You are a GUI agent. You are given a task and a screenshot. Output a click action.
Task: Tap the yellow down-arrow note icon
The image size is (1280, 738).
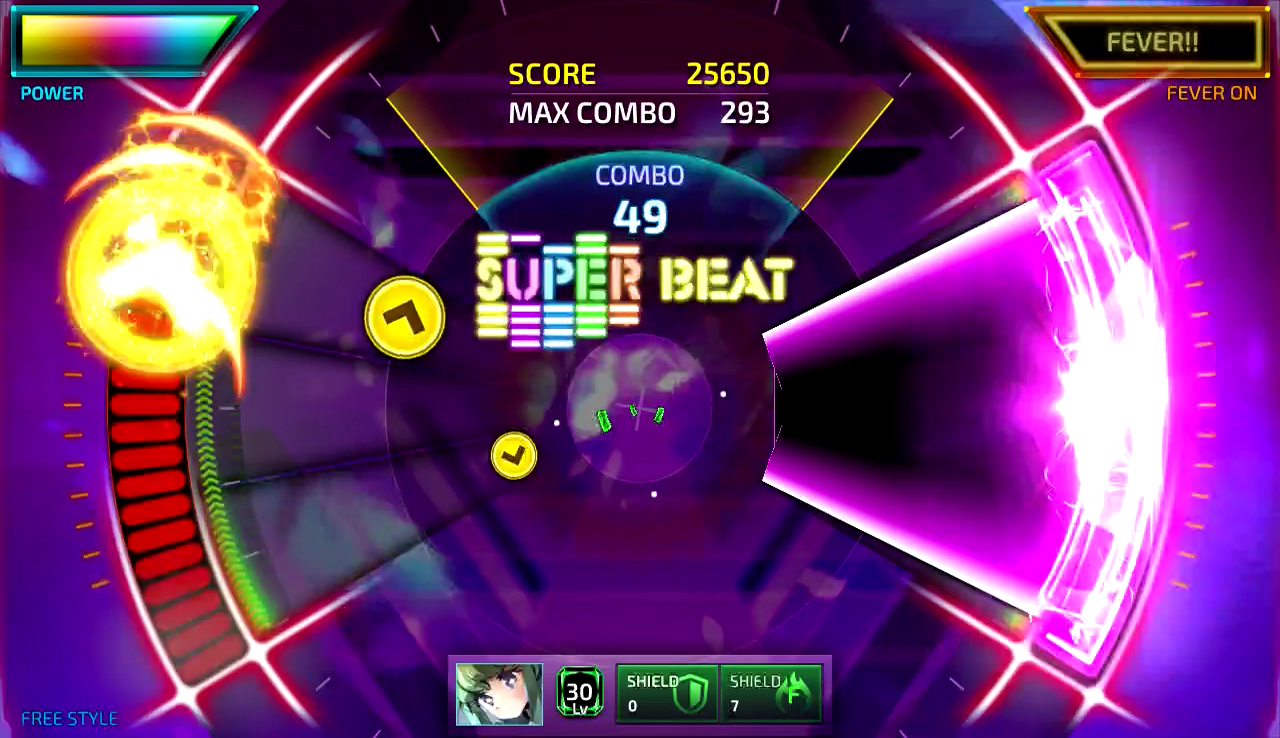(x=513, y=454)
